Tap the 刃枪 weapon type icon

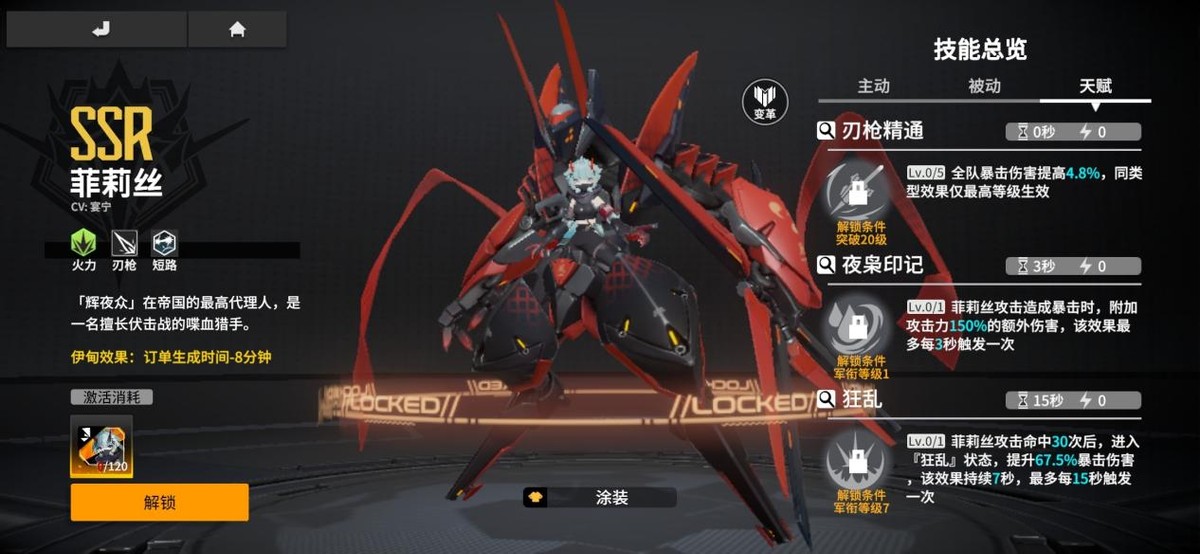point(124,243)
